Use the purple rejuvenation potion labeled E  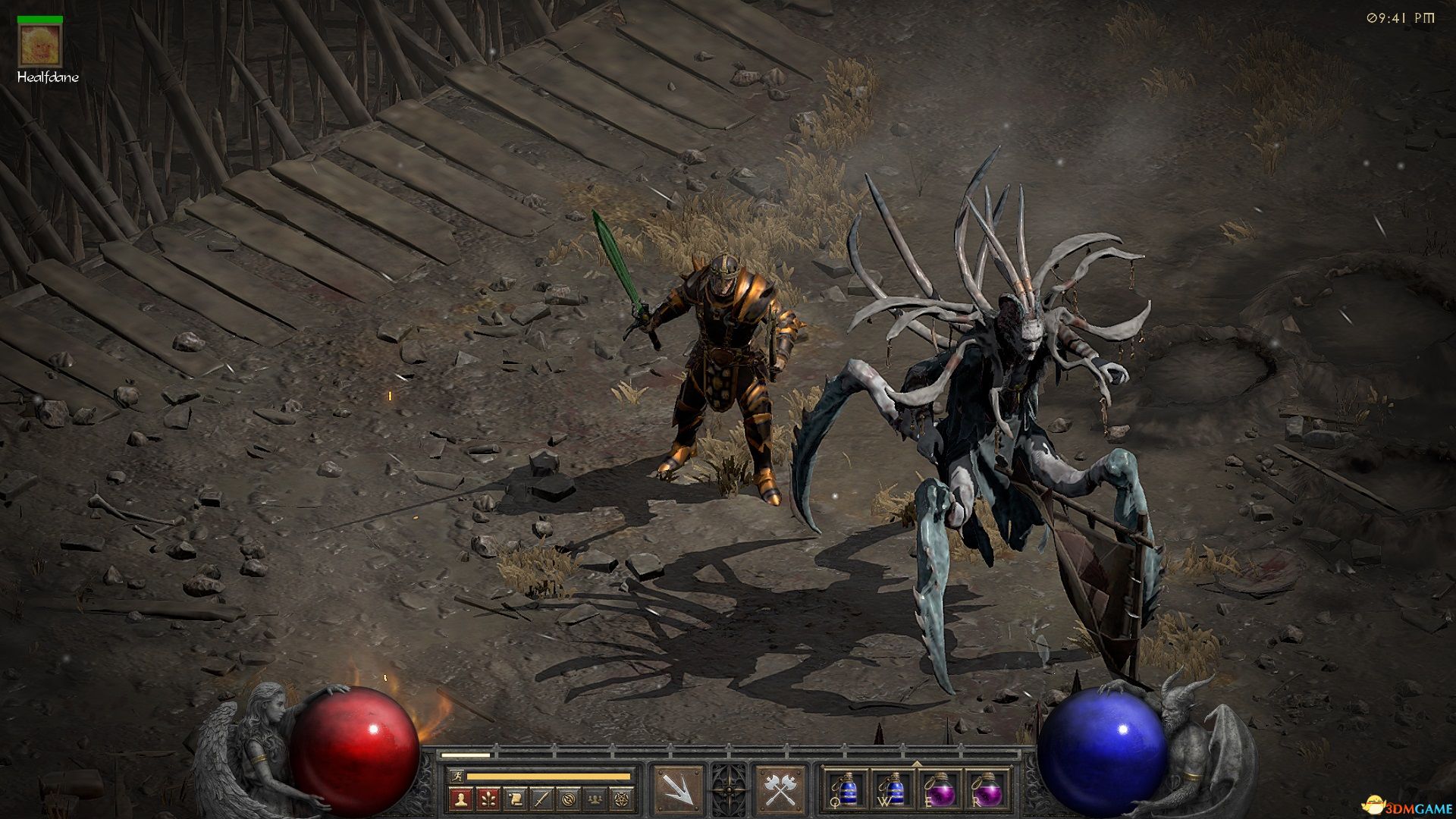click(940, 790)
